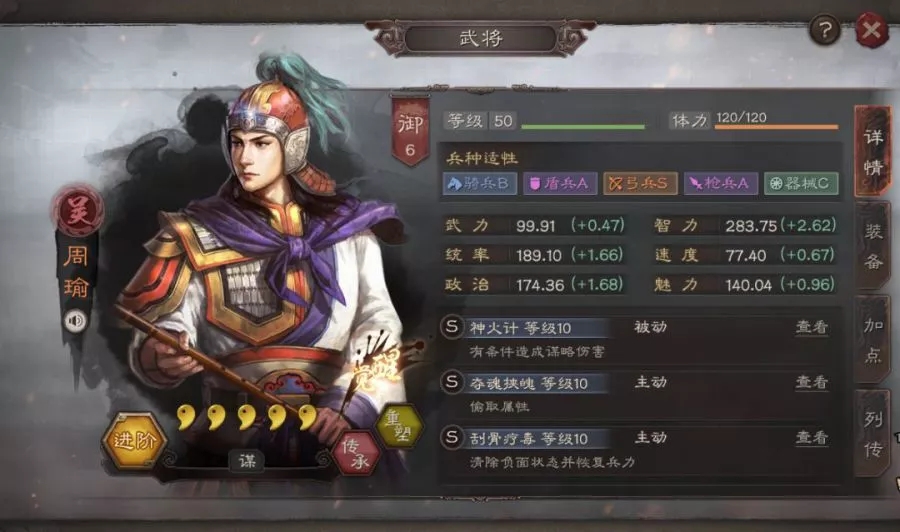Open the help question mark button

[824, 30]
